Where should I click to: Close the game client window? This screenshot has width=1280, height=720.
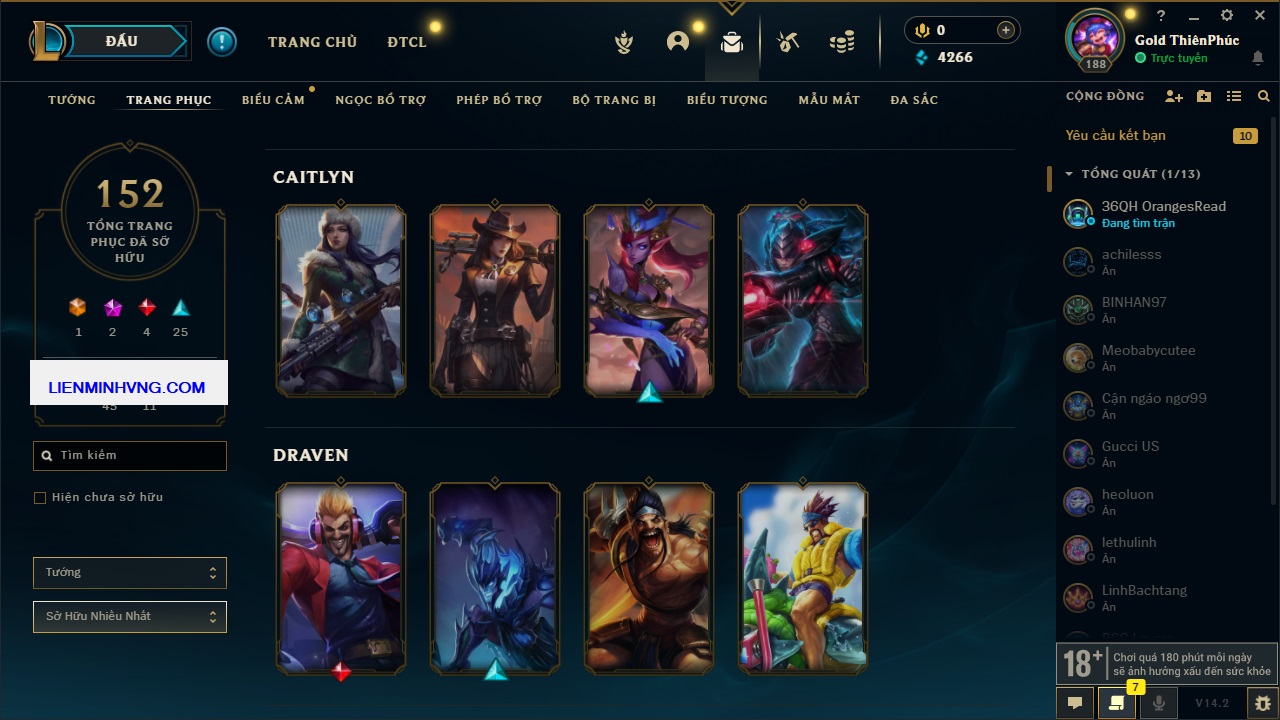pos(1260,16)
